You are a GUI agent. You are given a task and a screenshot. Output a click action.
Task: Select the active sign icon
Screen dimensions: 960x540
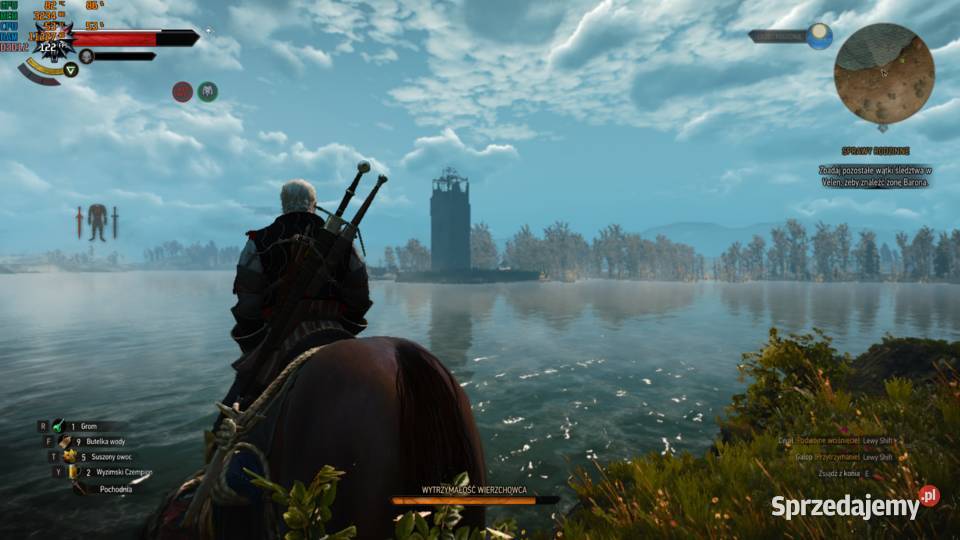pos(71,69)
